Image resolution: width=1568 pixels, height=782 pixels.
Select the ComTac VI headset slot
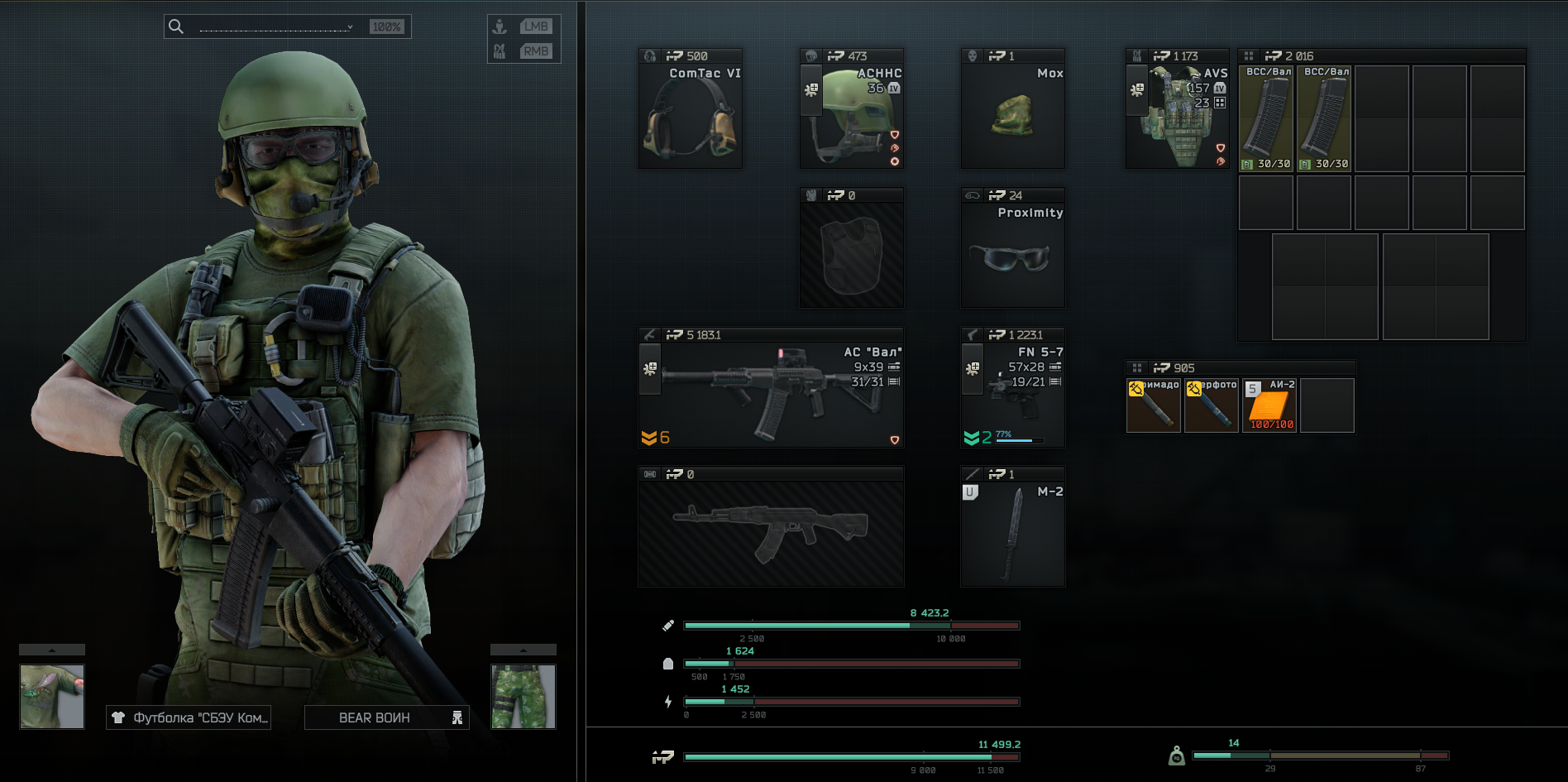coord(690,116)
